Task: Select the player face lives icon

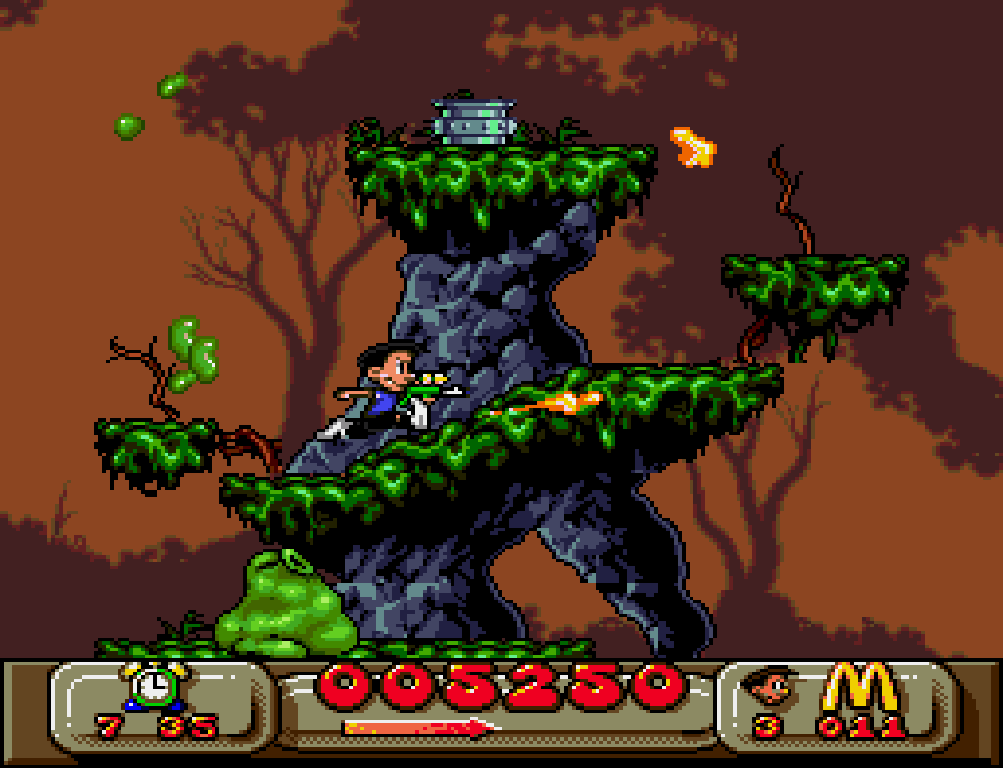Action: pyautogui.click(x=769, y=687)
